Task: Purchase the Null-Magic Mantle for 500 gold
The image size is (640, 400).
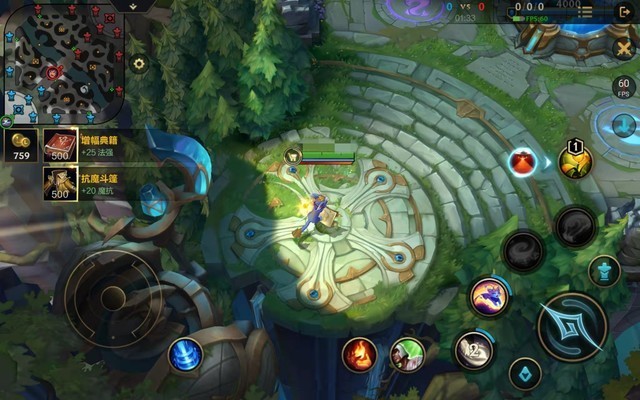Action: coord(60,183)
